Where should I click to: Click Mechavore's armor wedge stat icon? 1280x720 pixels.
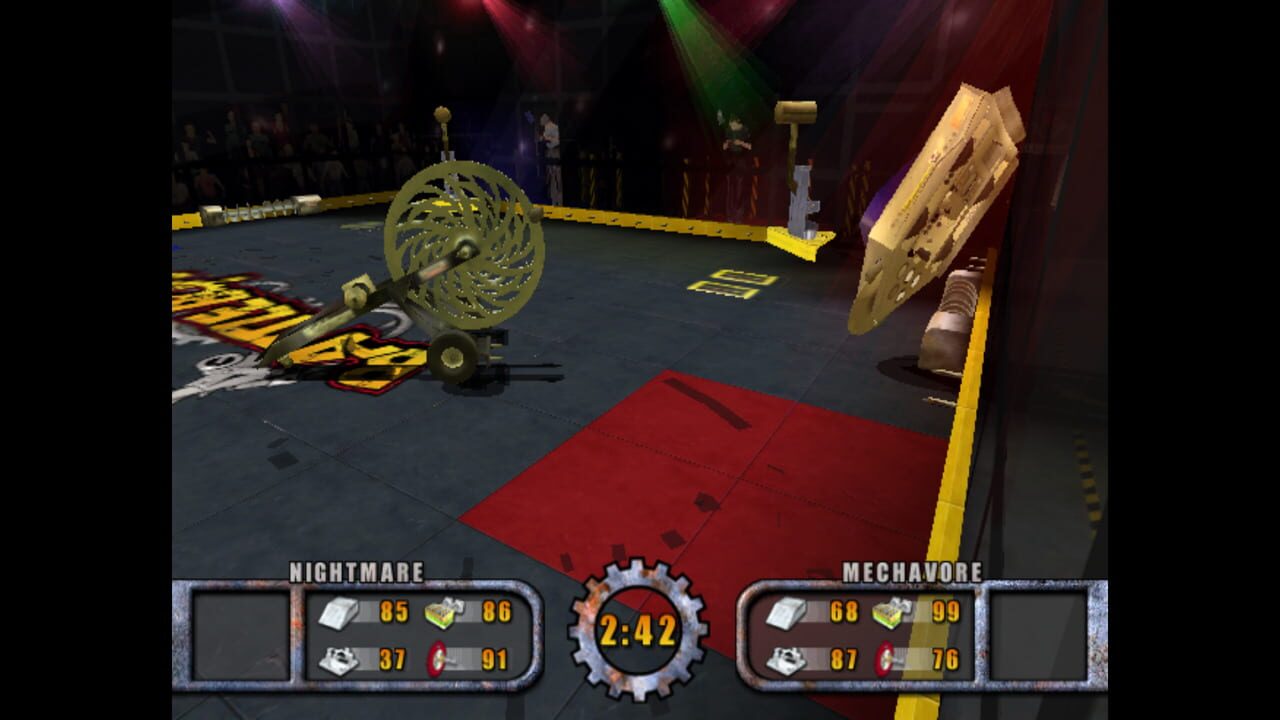pyautogui.click(x=786, y=612)
